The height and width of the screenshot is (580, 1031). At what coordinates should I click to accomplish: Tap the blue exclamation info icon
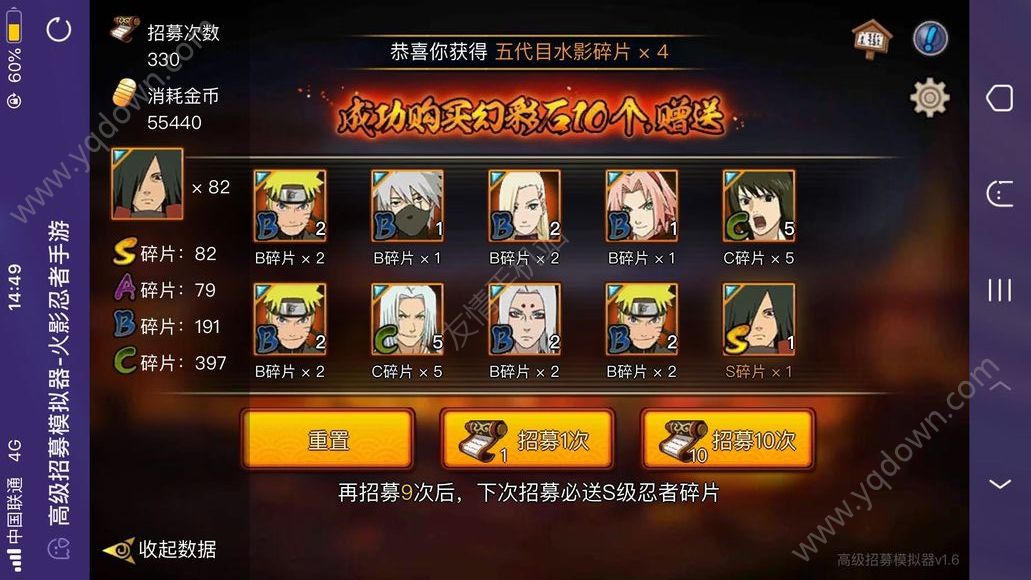(x=930, y=39)
